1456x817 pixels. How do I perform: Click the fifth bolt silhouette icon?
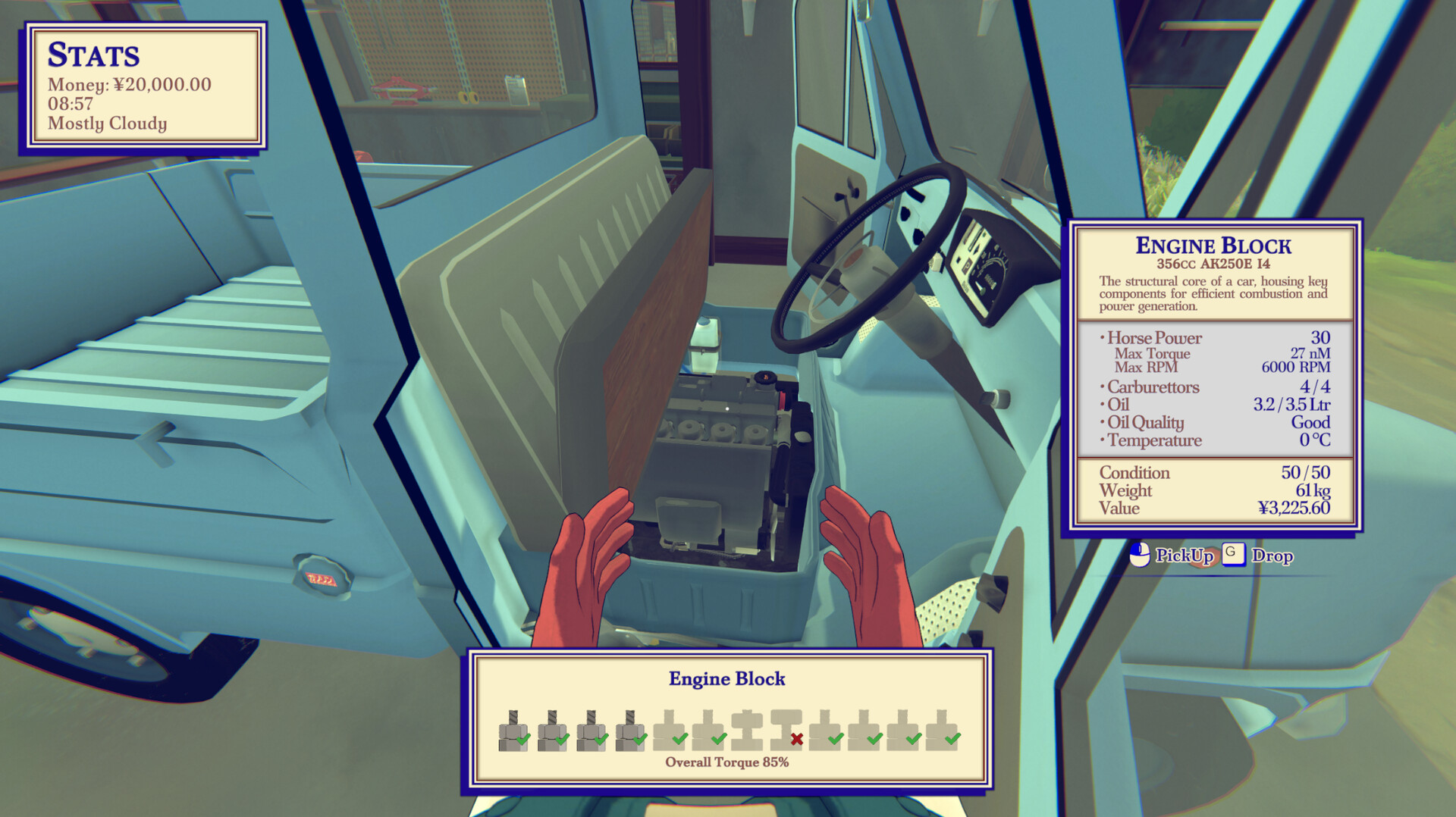669,730
